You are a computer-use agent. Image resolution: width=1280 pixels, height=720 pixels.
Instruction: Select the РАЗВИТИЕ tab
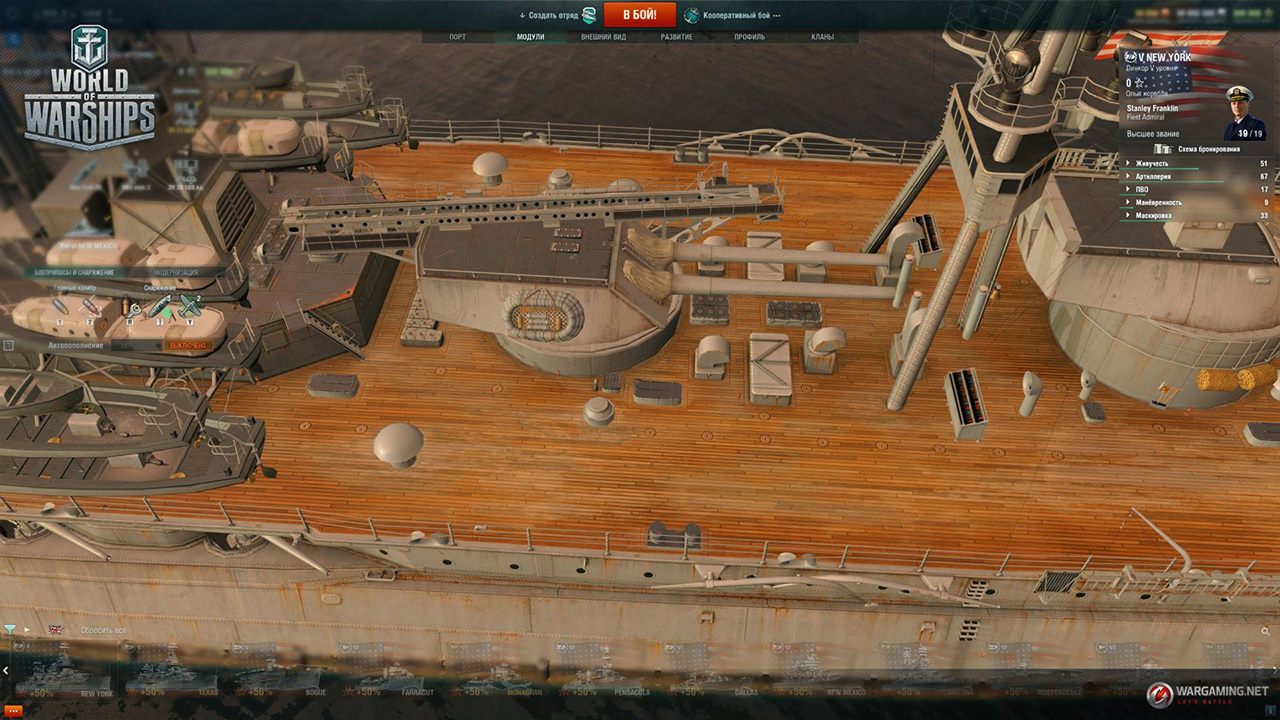pyautogui.click(x=676, y=37)
